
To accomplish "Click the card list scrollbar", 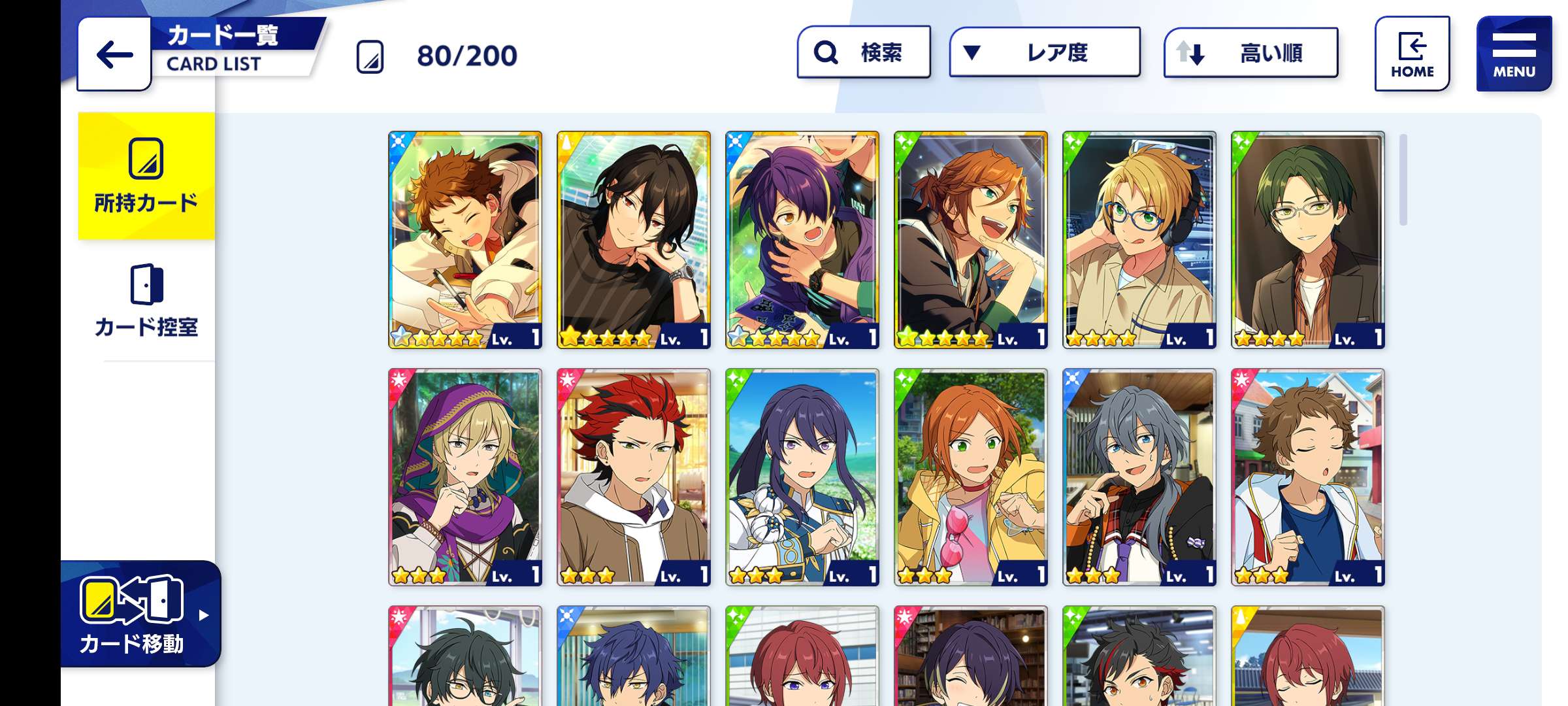I will click(1403, 180).
